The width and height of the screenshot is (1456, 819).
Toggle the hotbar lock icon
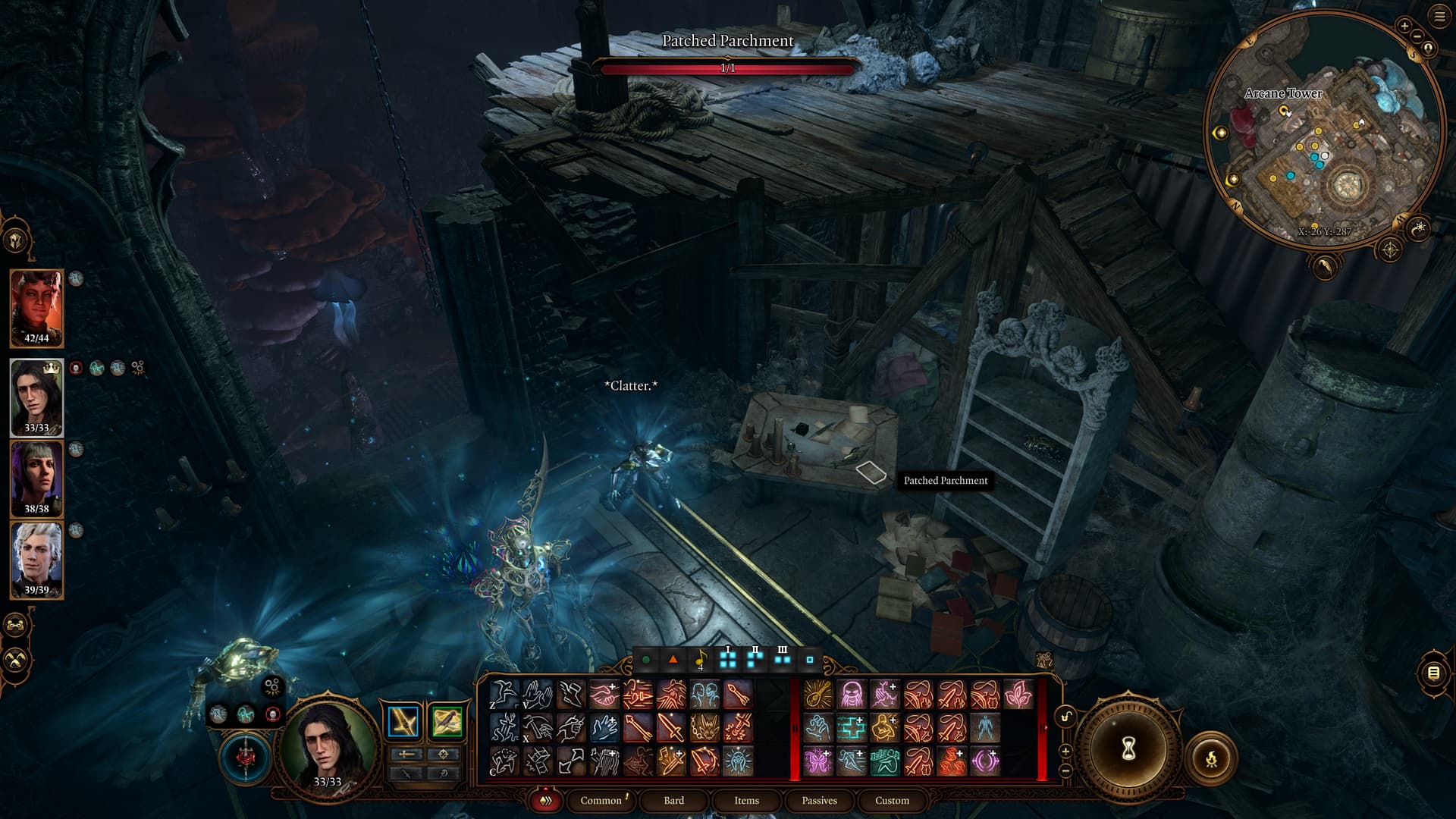[x=1065, y=717]
